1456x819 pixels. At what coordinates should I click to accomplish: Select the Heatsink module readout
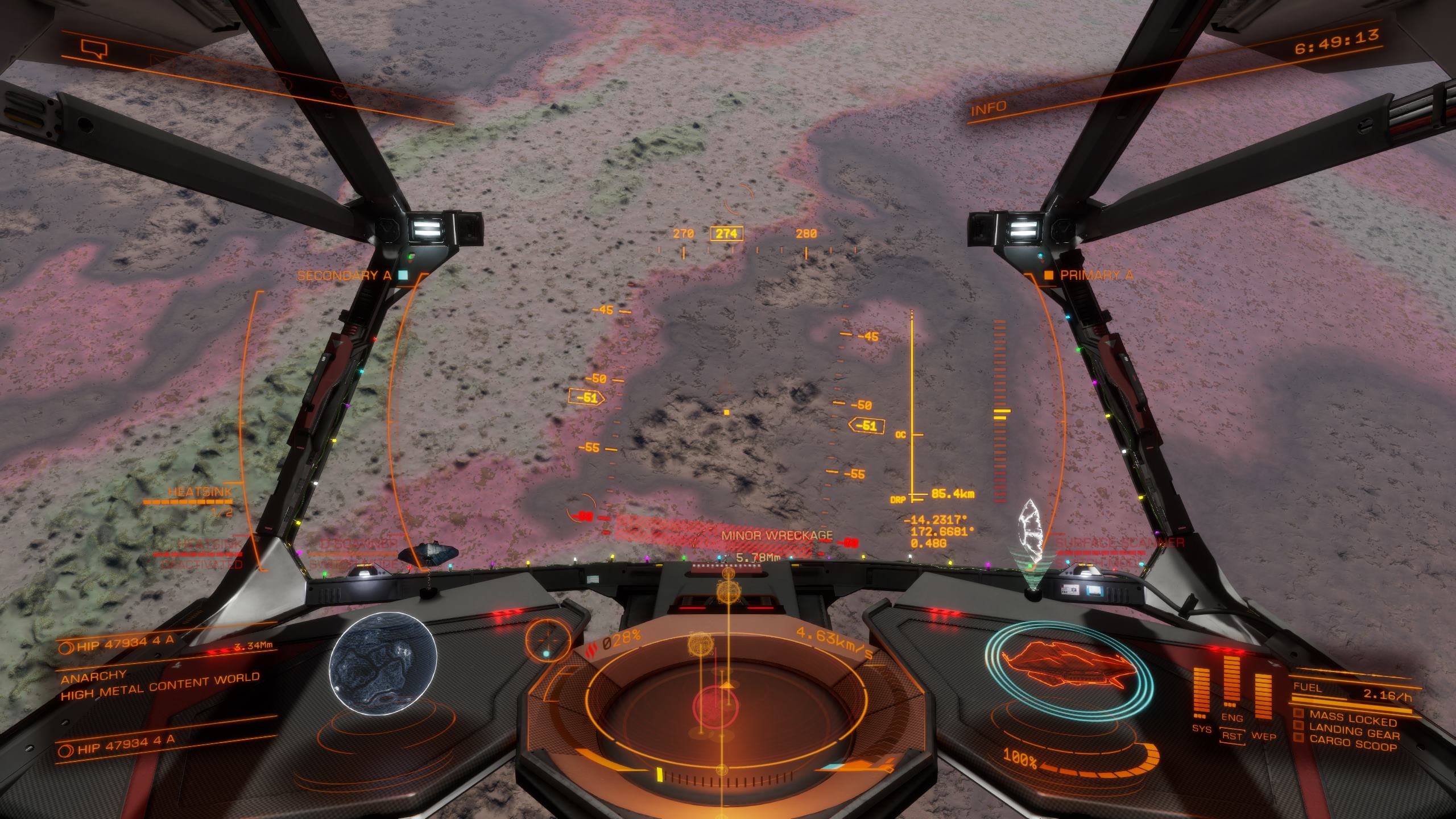[200, 493]
